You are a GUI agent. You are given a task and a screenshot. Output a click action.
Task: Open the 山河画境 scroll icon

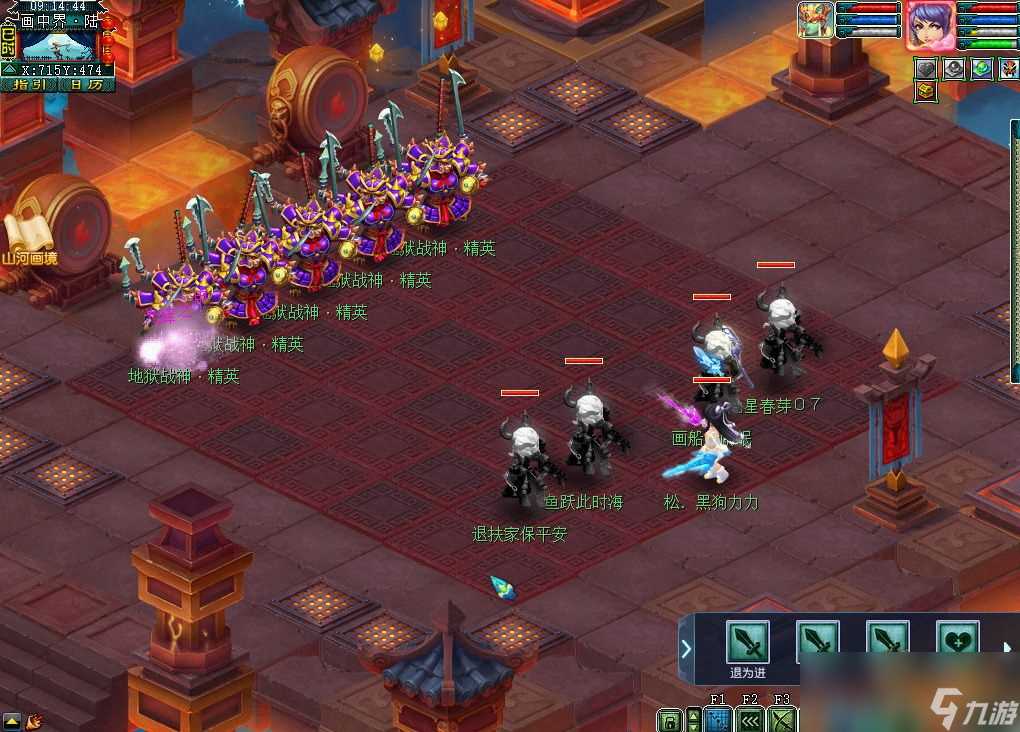point(26,238)
